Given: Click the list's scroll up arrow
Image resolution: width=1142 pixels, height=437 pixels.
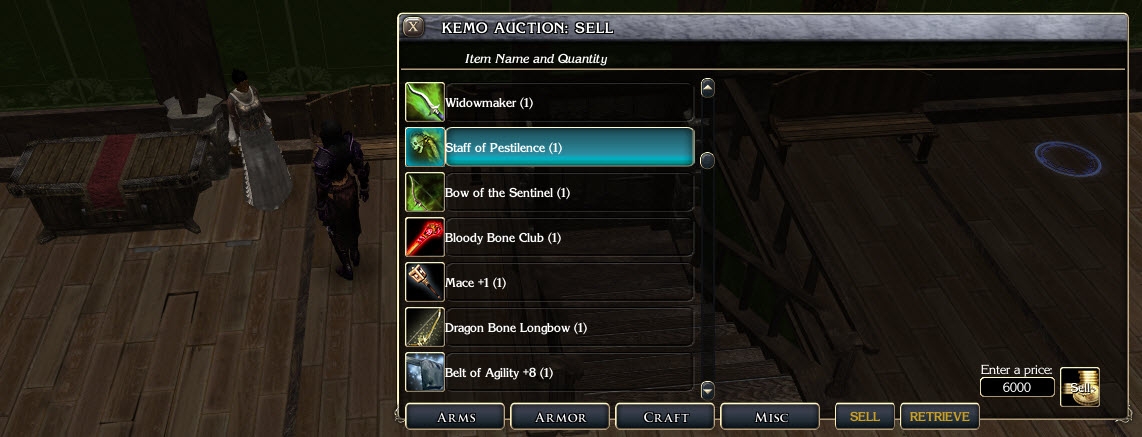Looking at the screenshot, I should tap(708, 87).
